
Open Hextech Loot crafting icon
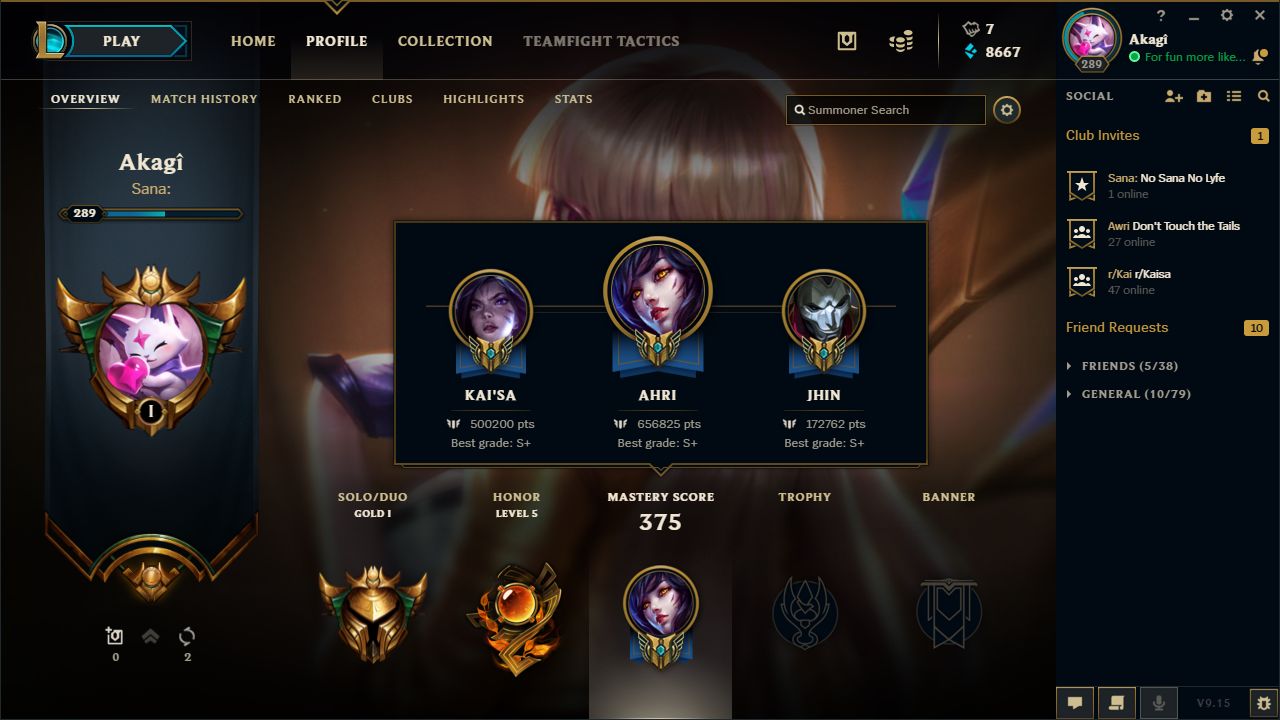click(845, 41)
